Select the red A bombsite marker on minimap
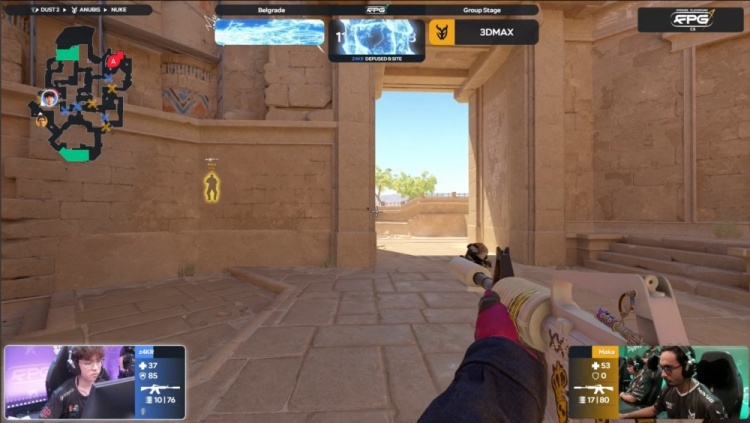Viewport: 750px width, 423px height. tap(115, 61)
